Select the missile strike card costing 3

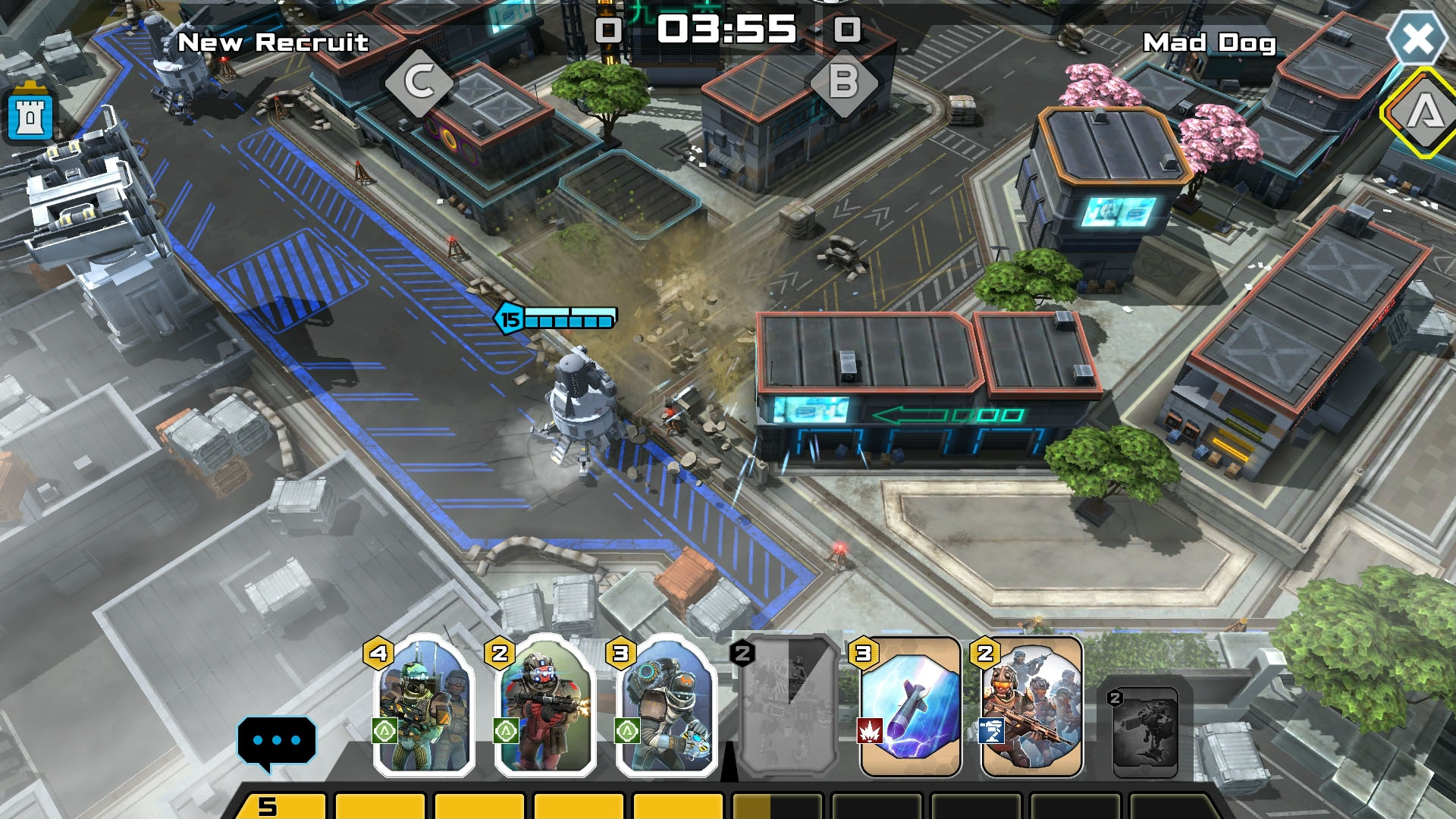(911, 707)
